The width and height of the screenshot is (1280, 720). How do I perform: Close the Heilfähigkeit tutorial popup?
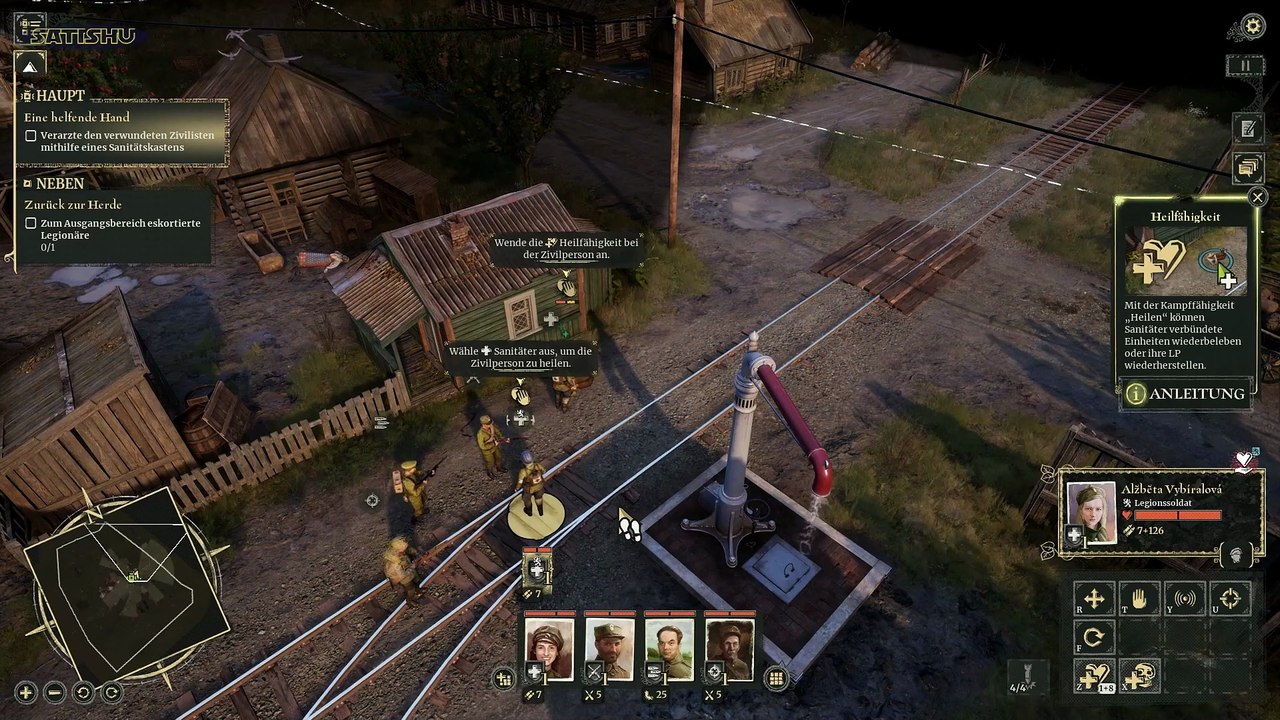click(x=1258, y=197)
